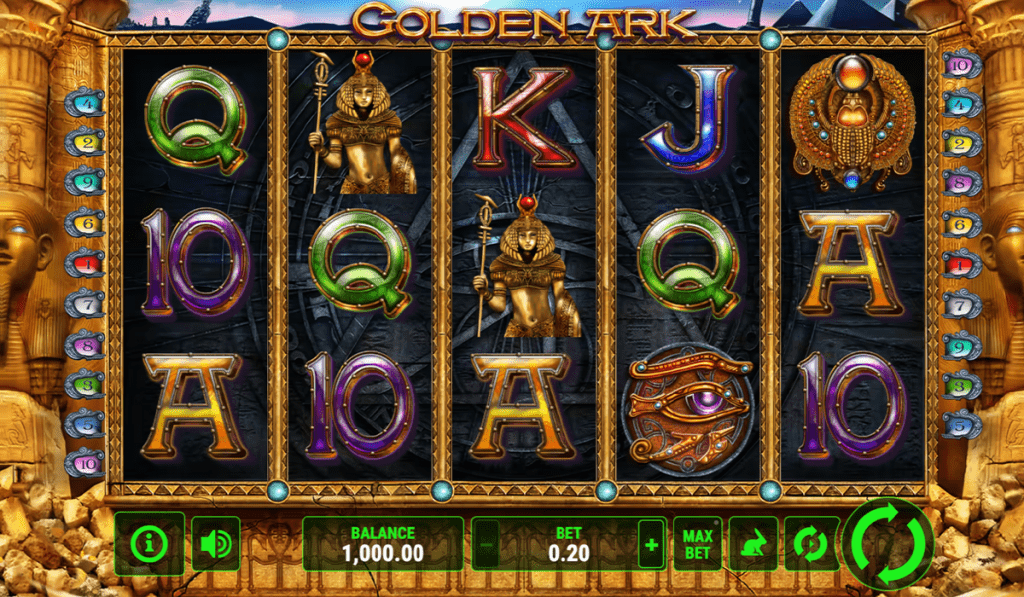Decrease the bet with the minus button

485,544
